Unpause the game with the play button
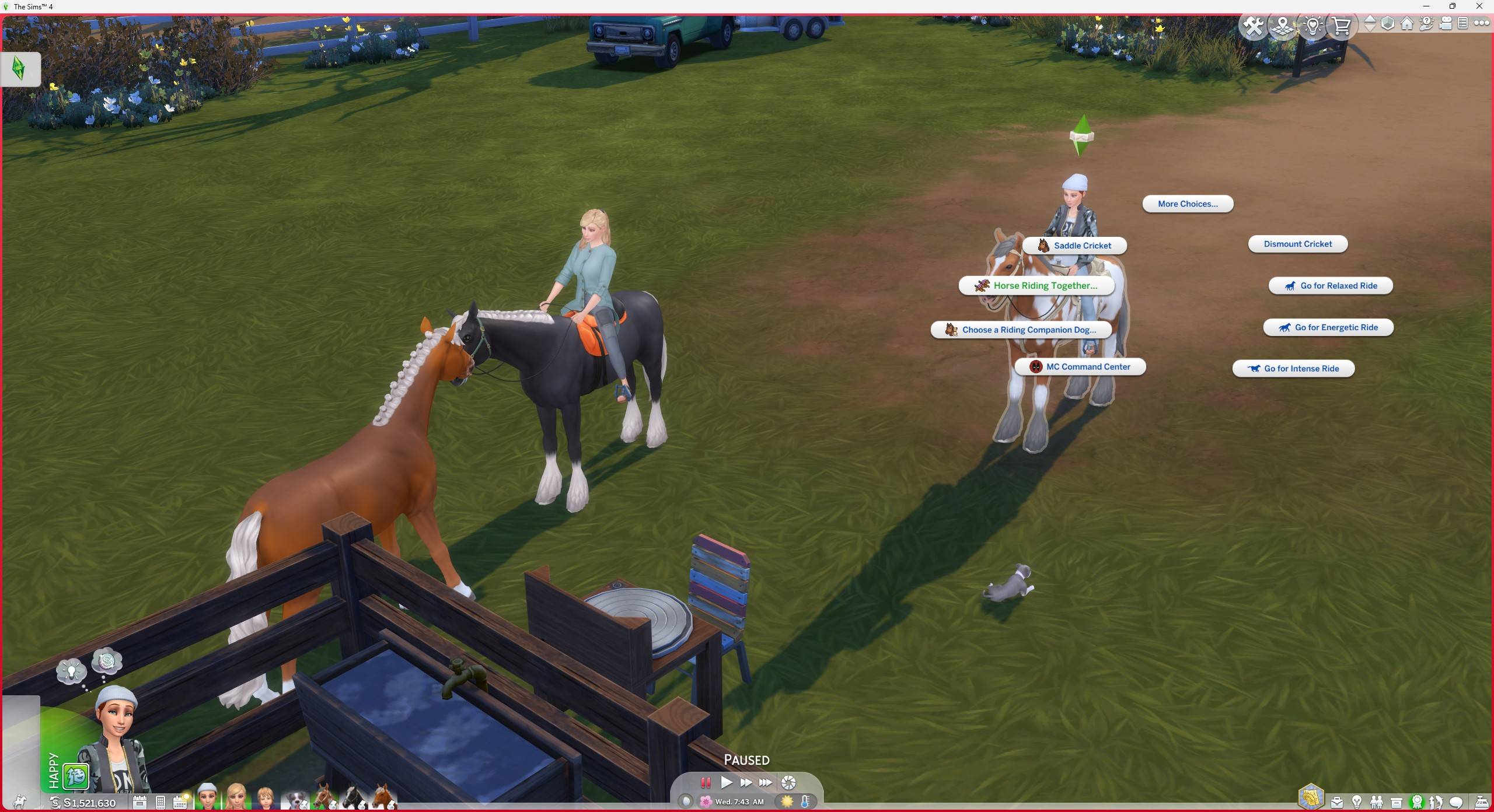1494x812 pixels. click(726, 783)
